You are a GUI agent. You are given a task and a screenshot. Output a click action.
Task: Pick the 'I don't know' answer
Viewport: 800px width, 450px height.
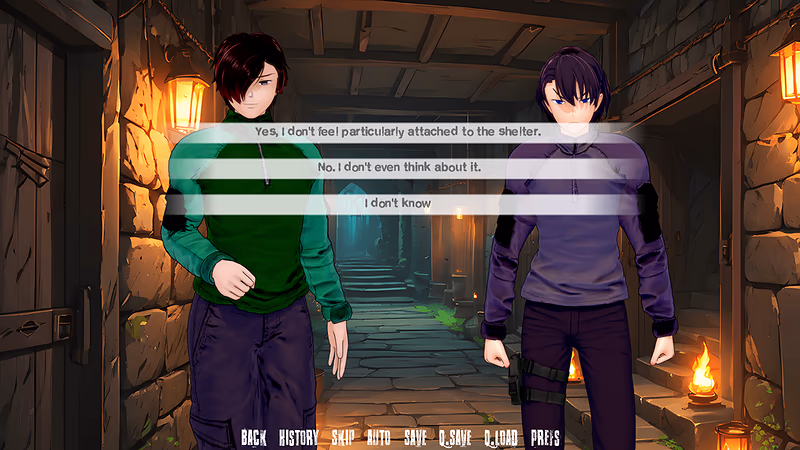pyautogui.click(x=398, y=204)
